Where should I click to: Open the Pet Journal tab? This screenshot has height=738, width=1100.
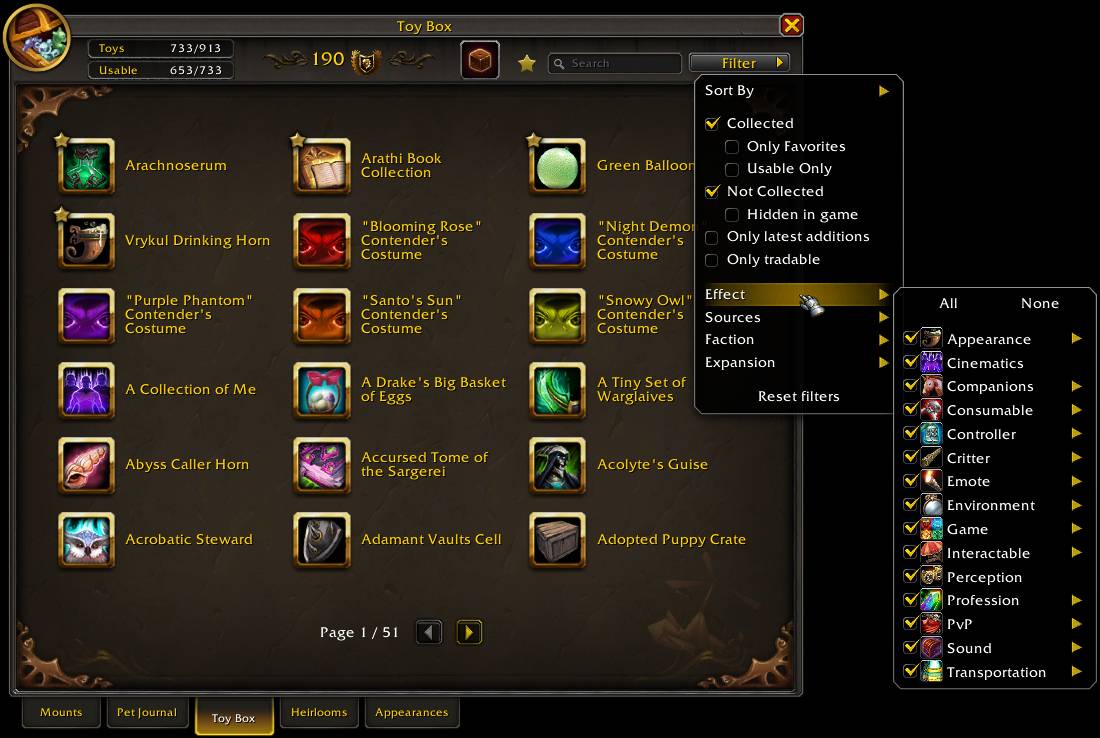(x=147, y=713)
